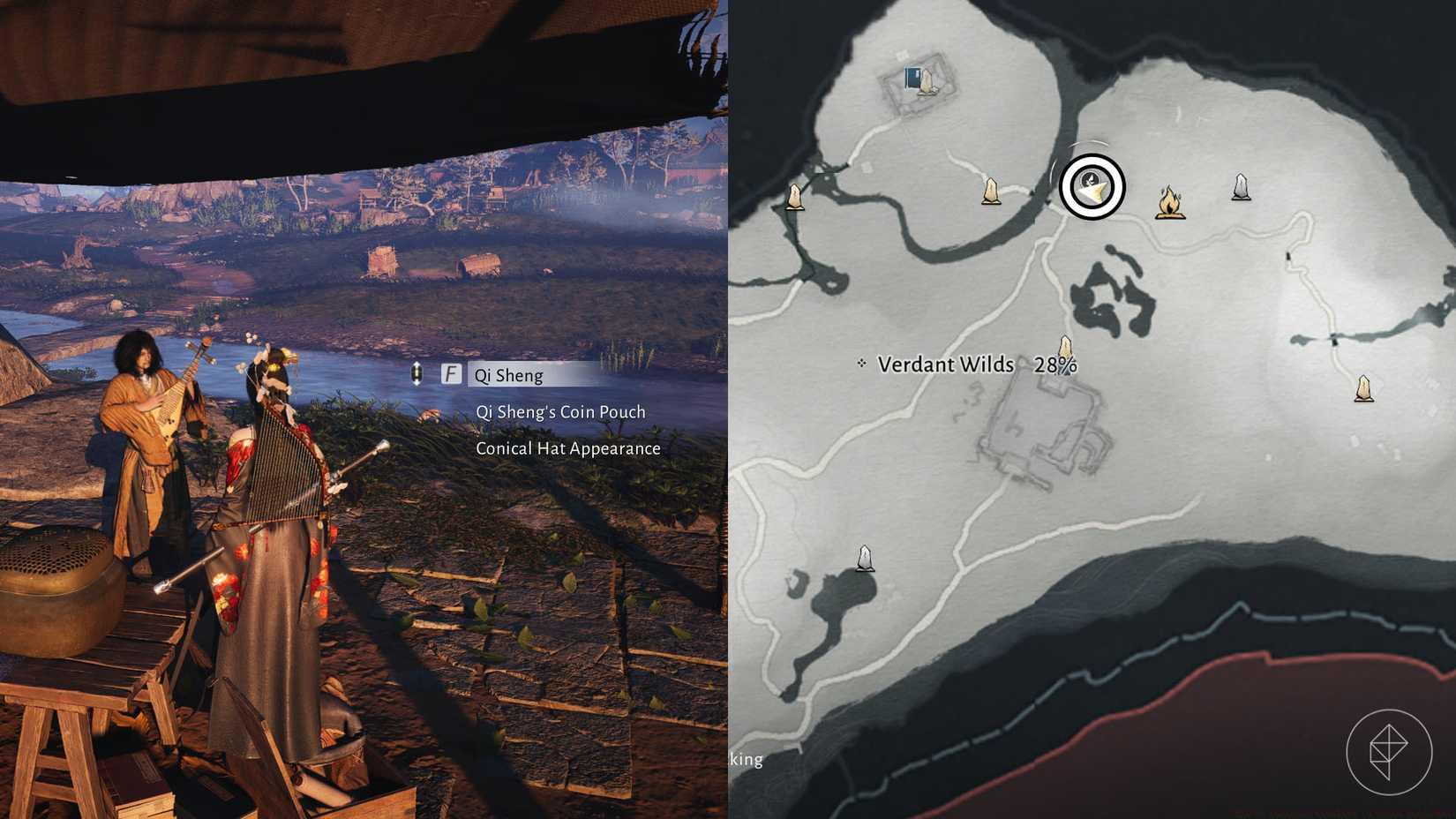The image size is (1456, 819).
Task: Select the circled player location marker
Action: click(x=1092, y=188)
